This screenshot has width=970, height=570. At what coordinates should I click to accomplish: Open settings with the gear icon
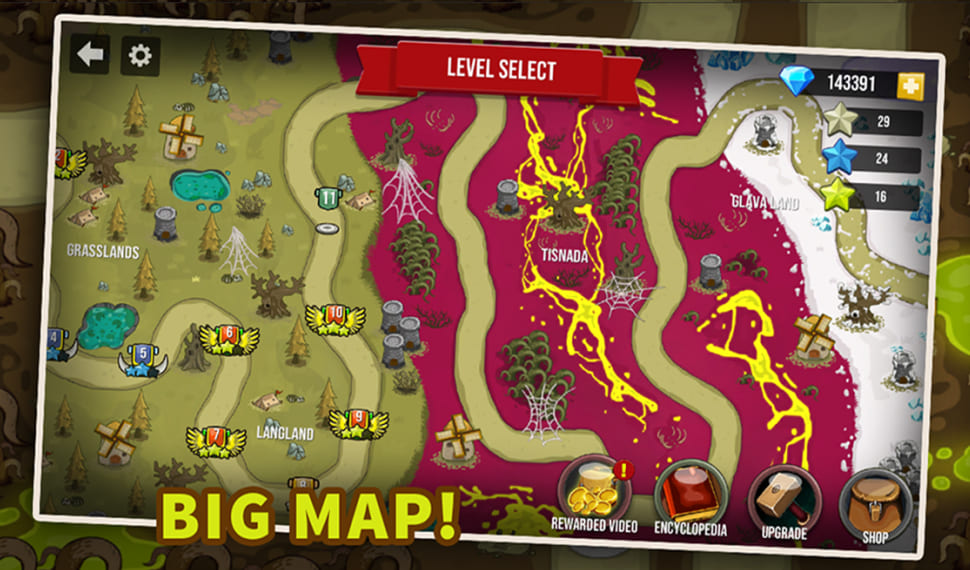[140, 56]
